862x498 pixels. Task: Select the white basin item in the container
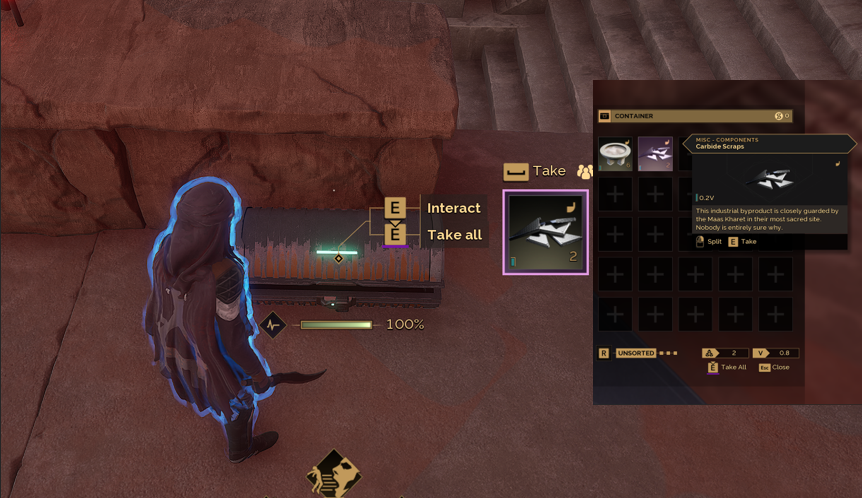[x=615, y=154]
